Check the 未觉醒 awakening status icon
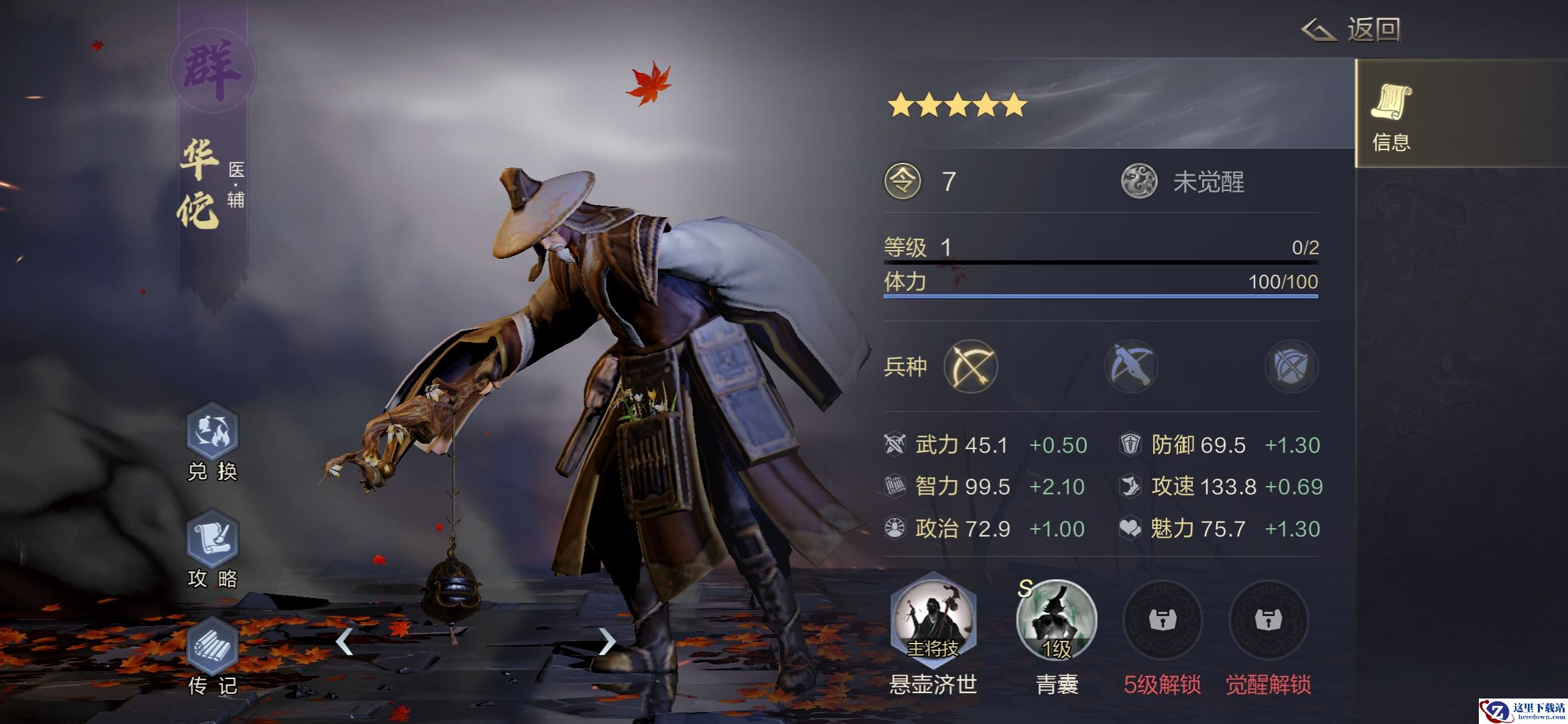1568x724 pixels. (1139, 182)
